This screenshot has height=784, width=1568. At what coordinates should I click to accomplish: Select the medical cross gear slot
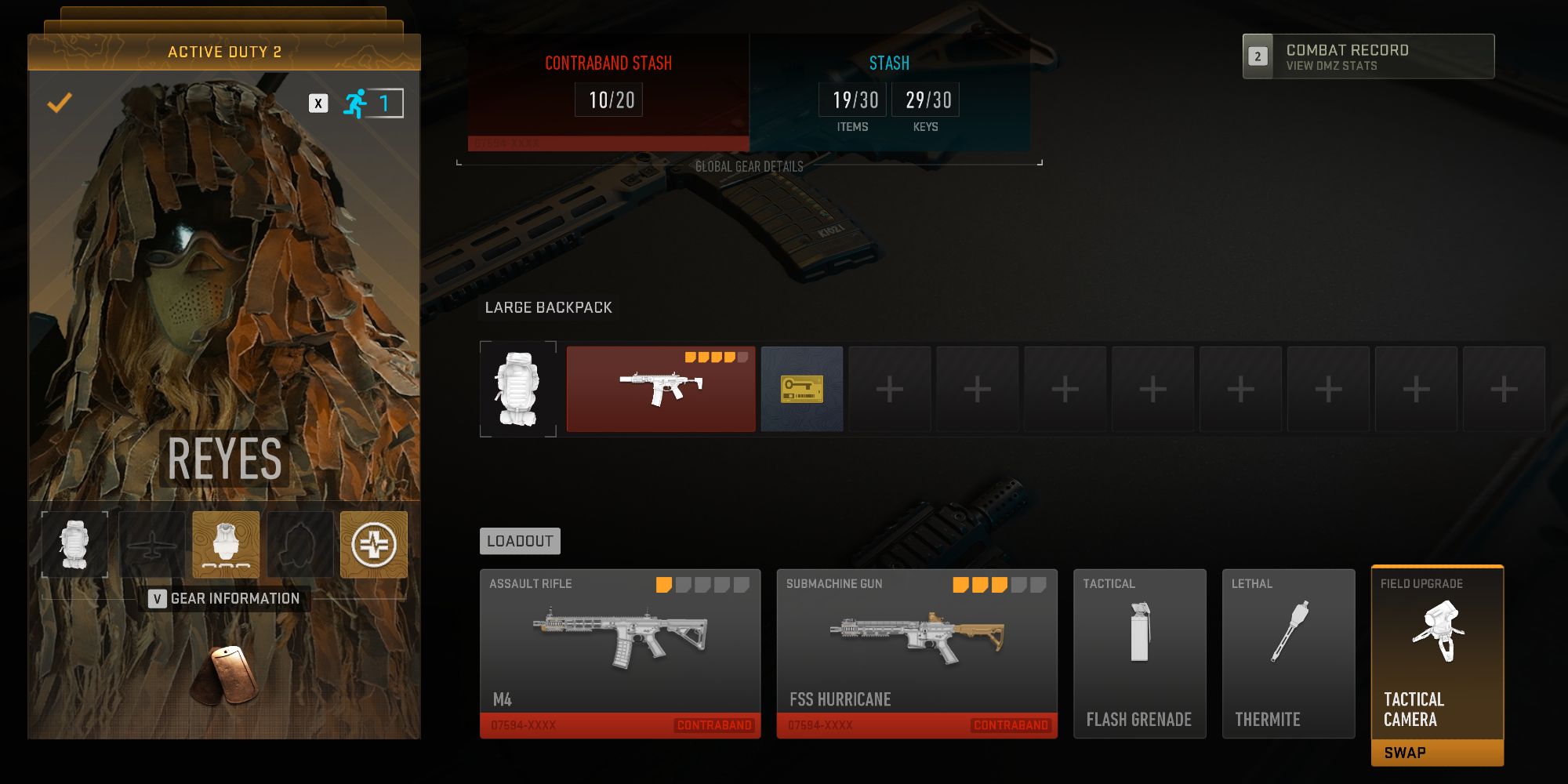374,545
